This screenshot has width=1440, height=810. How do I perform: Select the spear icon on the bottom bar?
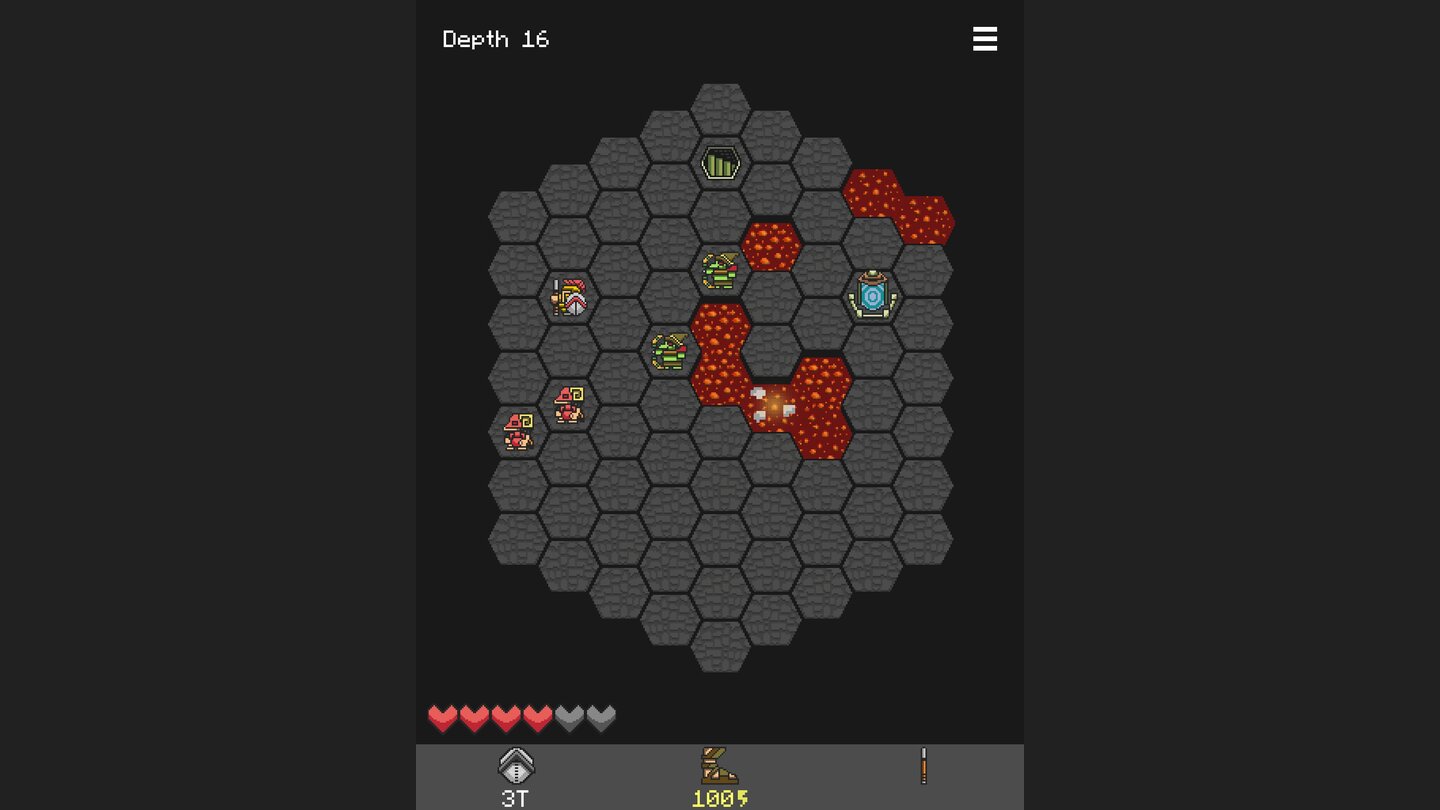click(x=922, y=766)
